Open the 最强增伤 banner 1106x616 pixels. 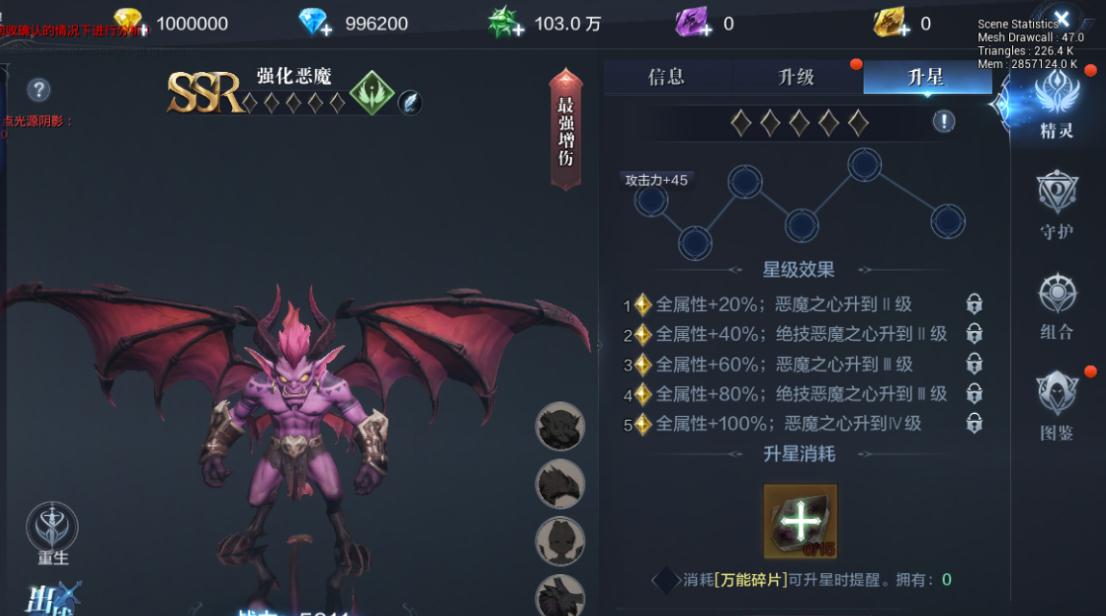pyautogui.click(x=566, y=130)
